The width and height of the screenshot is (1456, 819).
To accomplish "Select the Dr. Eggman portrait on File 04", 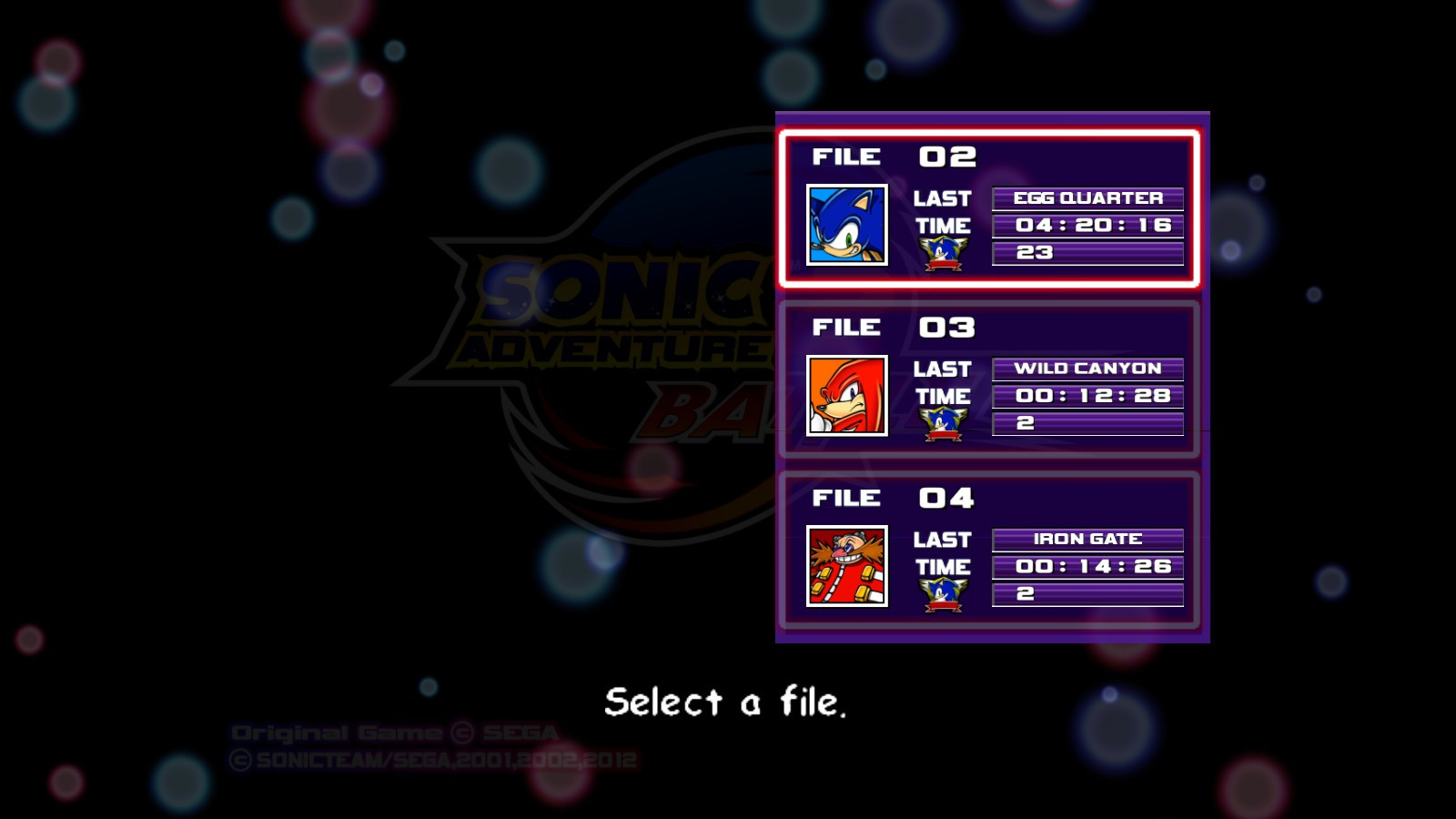I will [847, 566].
